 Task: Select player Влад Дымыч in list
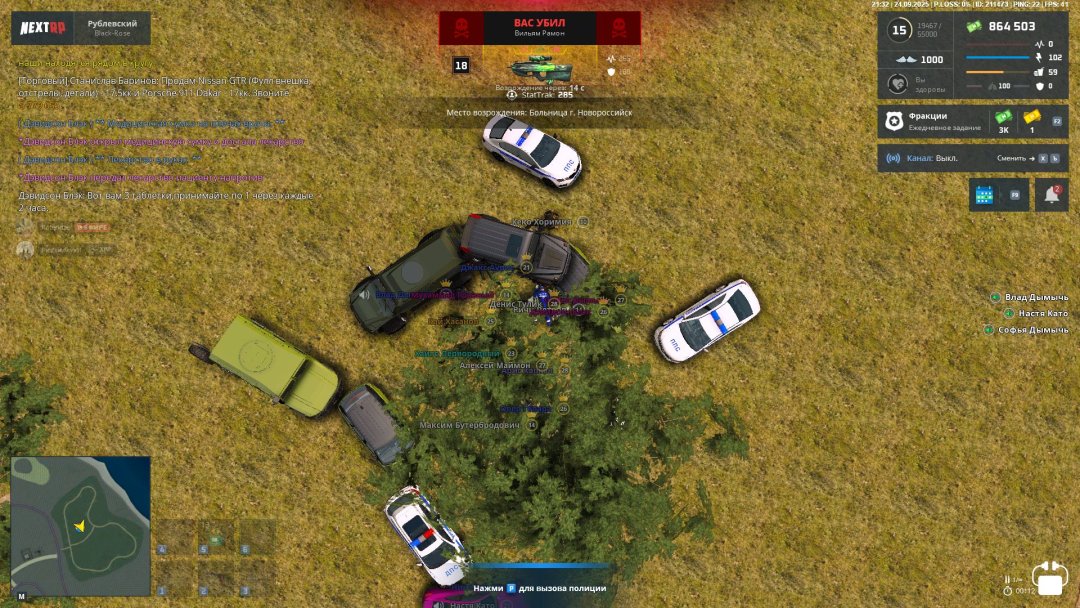tap(1036, 298)
